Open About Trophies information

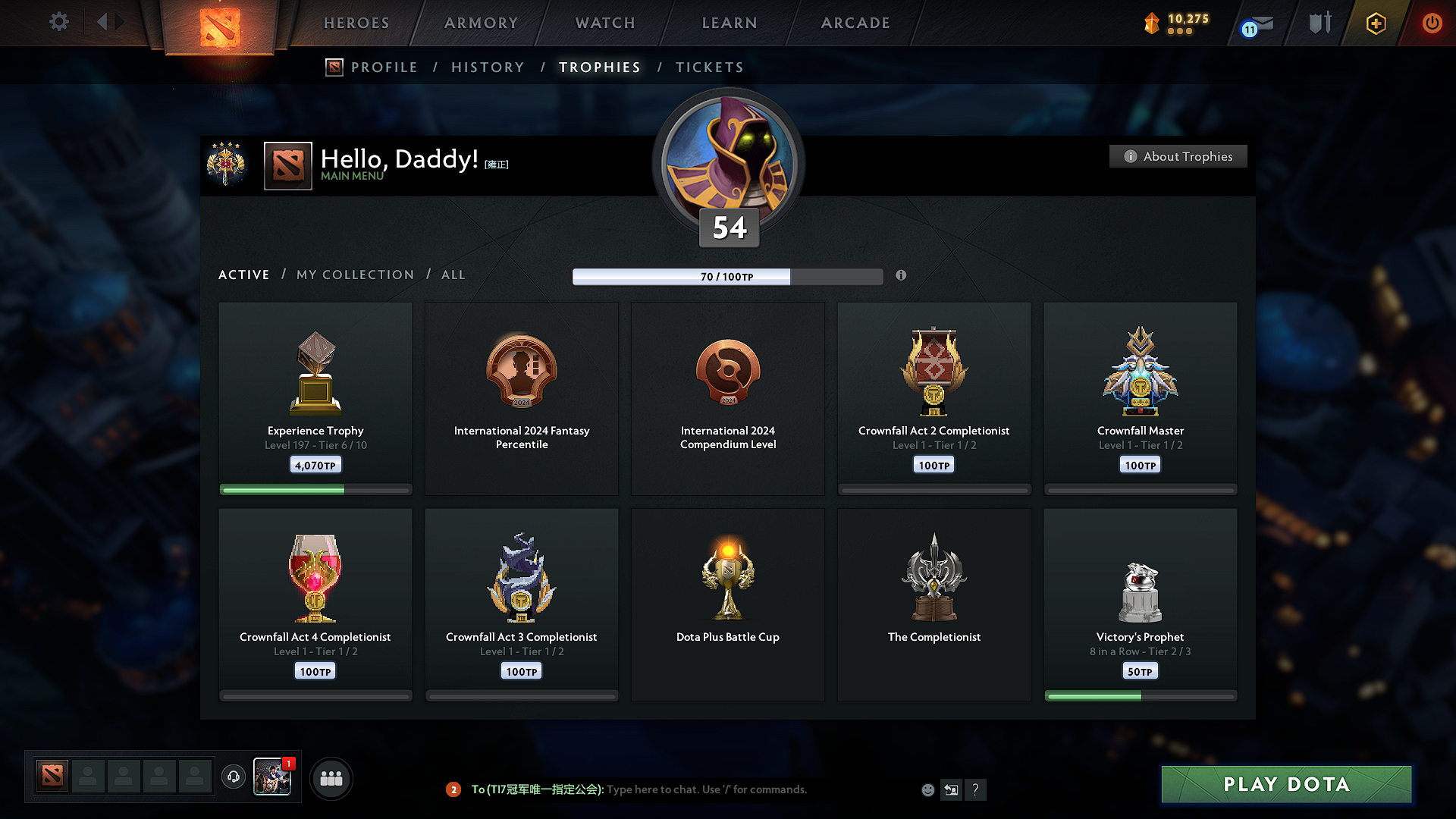coord(1178,156)
